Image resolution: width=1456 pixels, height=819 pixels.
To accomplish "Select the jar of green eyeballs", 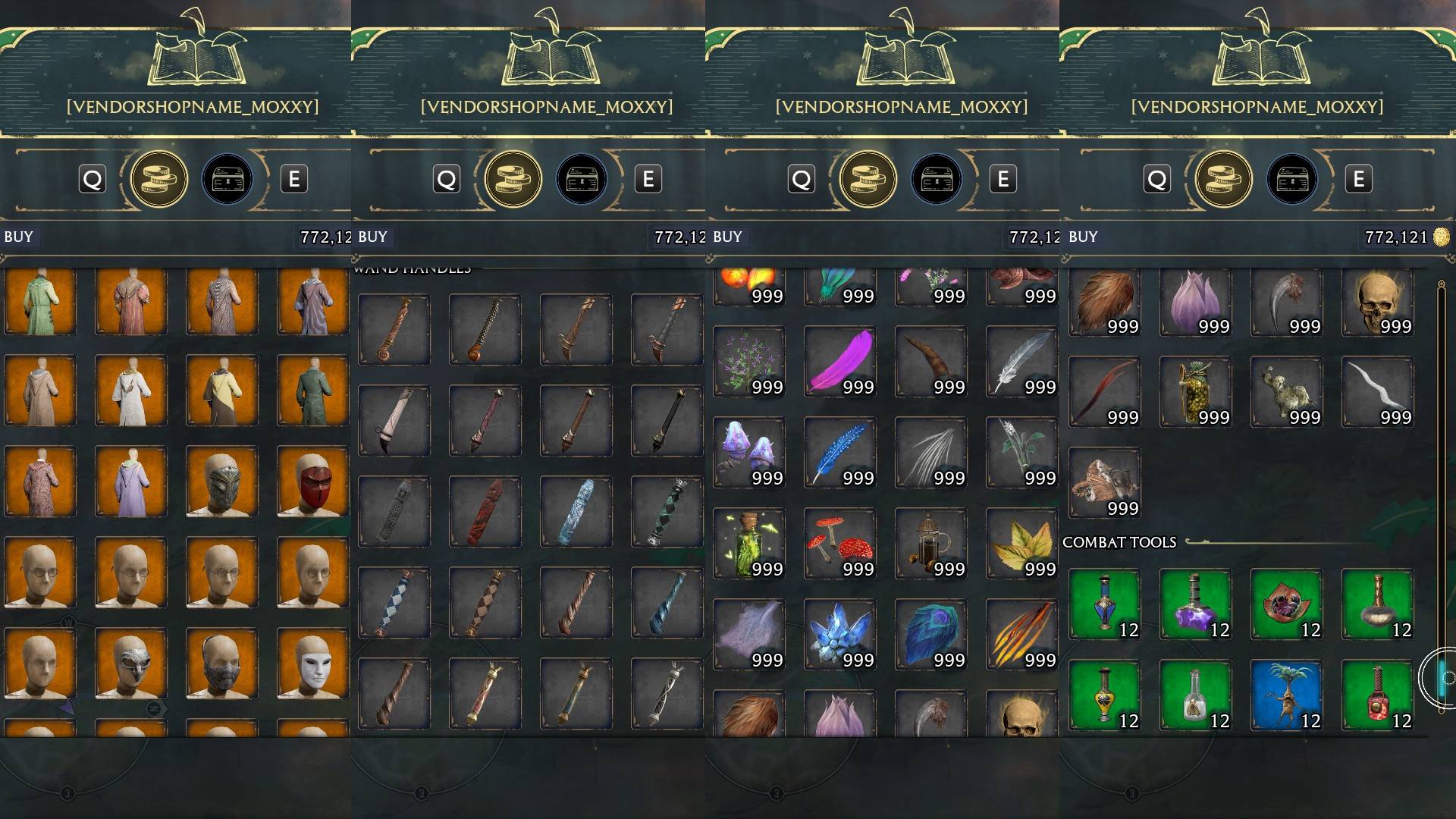I will click(x=1195, y=392).
